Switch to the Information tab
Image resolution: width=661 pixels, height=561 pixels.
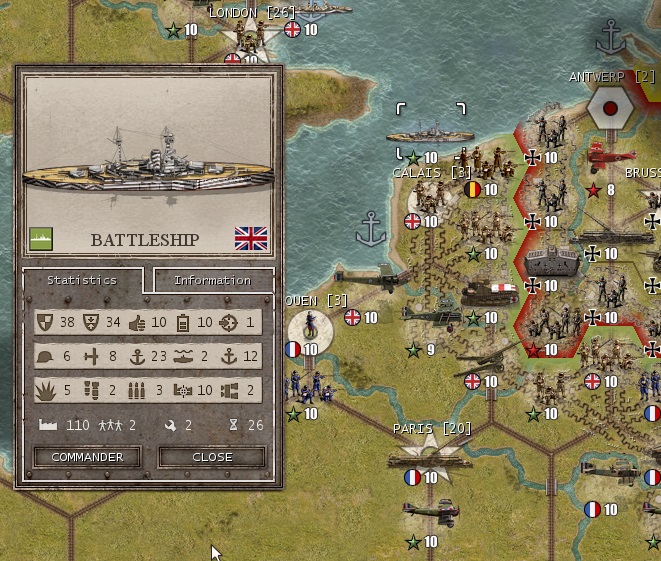(x=212, y=280)
